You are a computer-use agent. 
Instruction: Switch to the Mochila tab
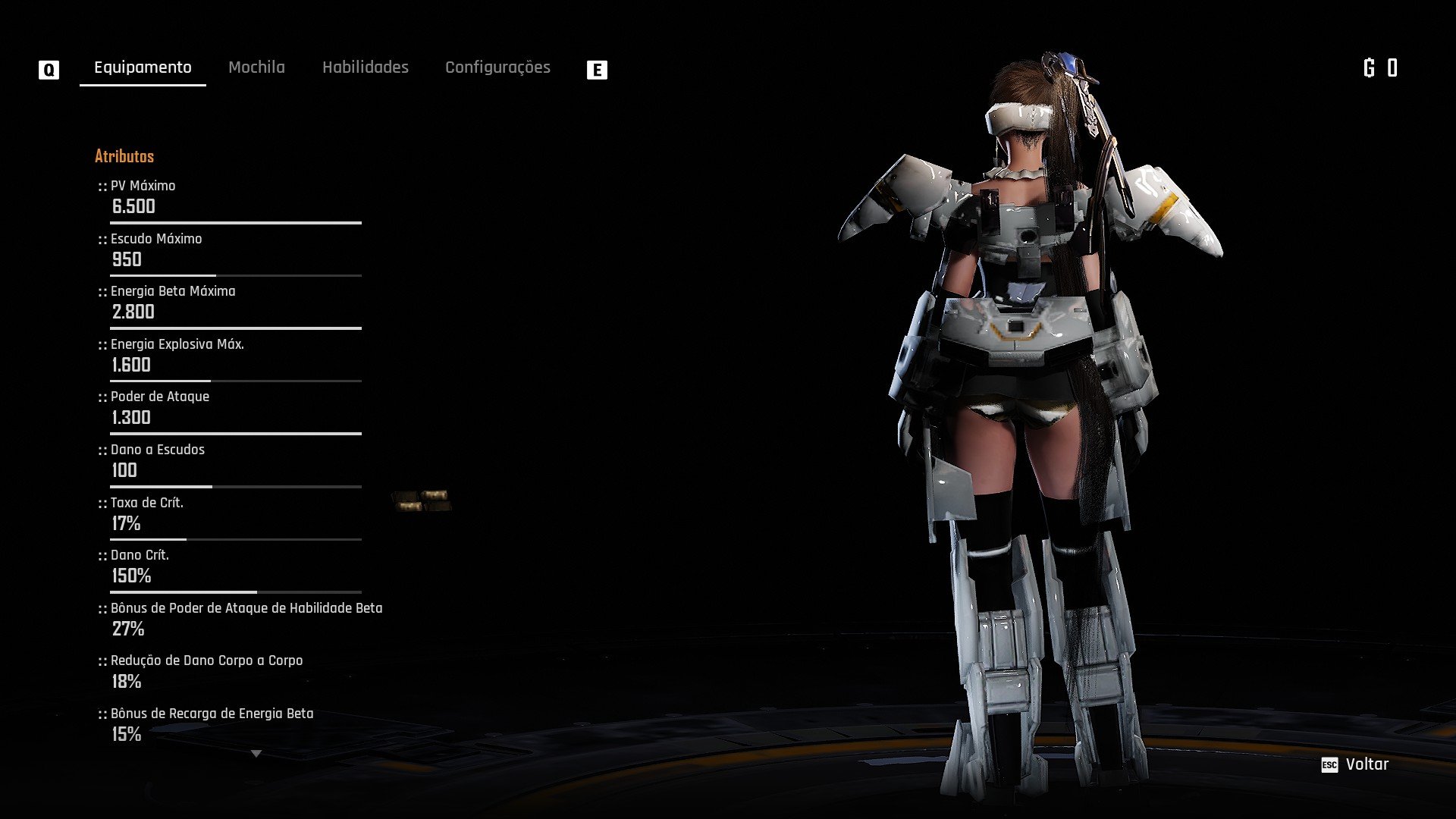click(x=256, y=67)
